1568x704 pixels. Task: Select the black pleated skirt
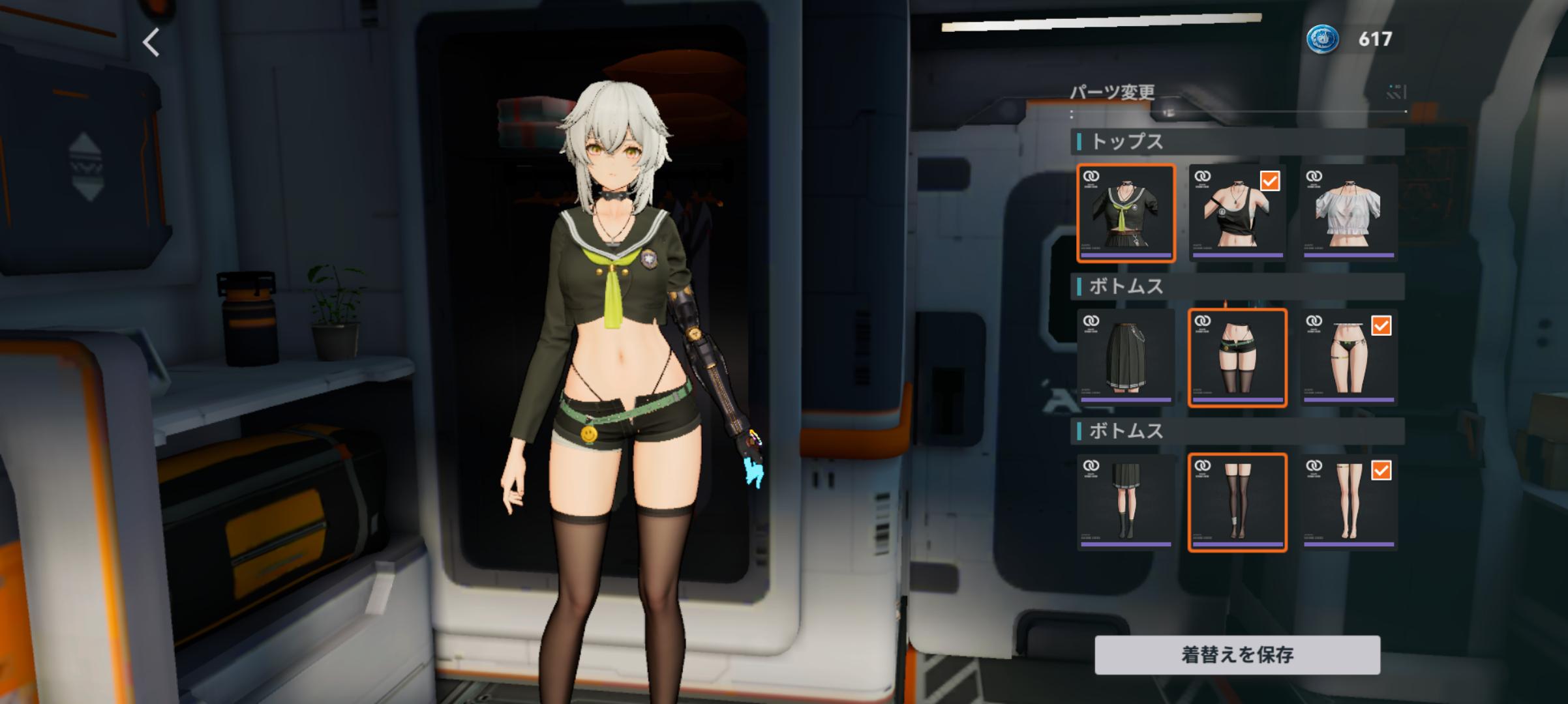coord(1126,358)
